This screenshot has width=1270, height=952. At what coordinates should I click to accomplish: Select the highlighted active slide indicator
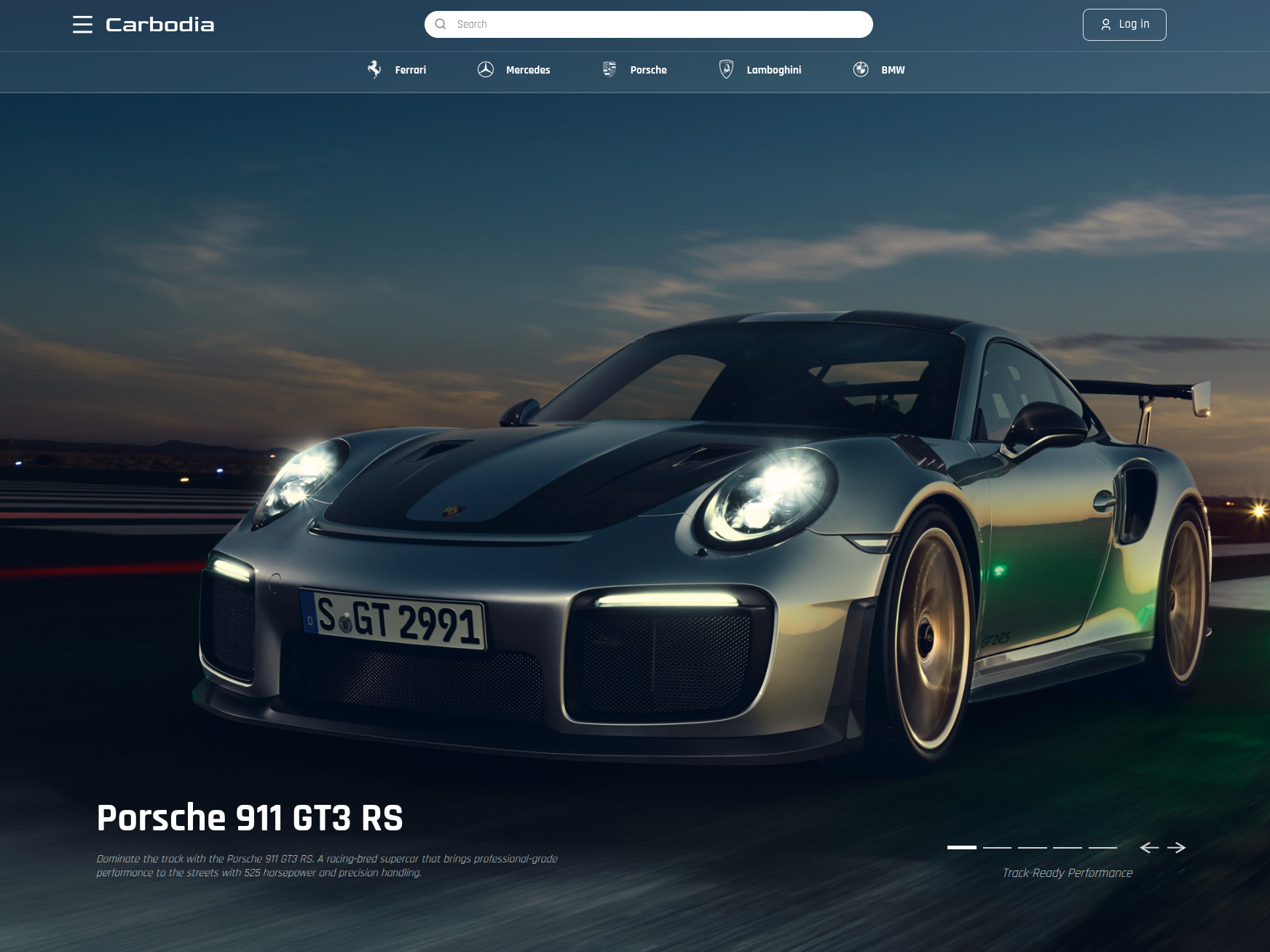[961, 847]
